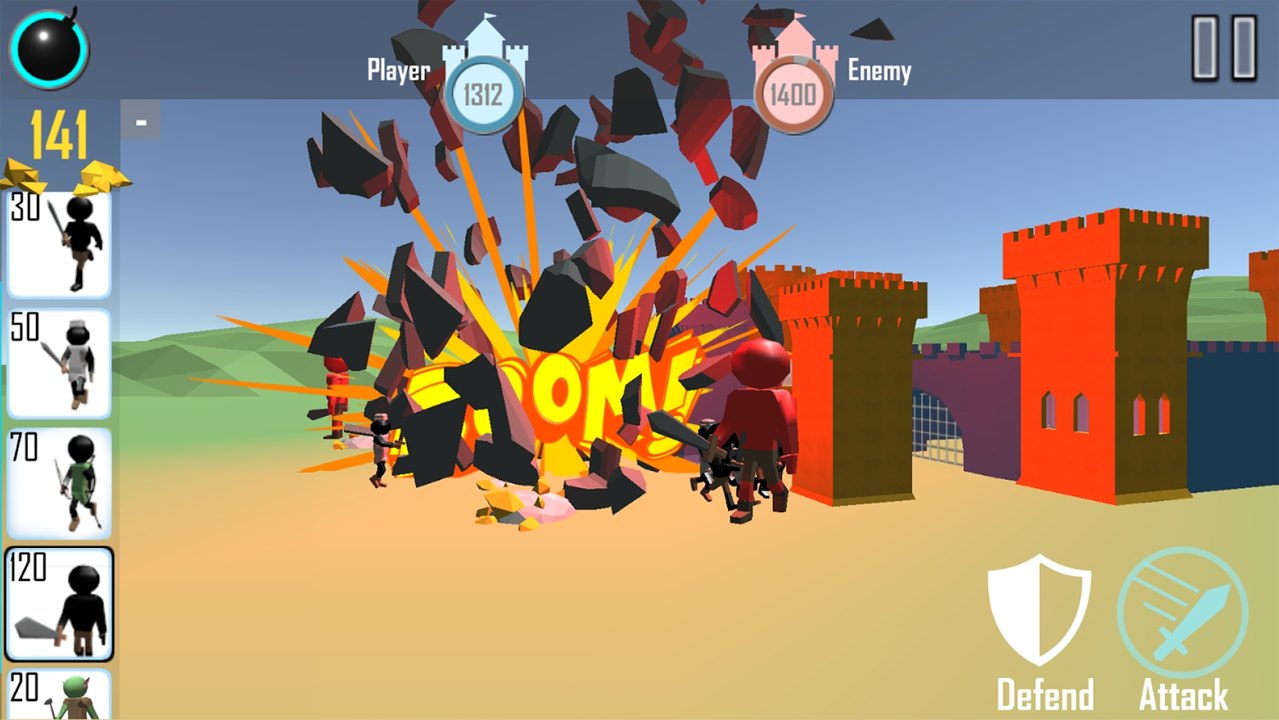The height and width of the screenshot is (720, 1279).
Task: Buy the 20-gold green goblin unit
Action: [59, 695]
